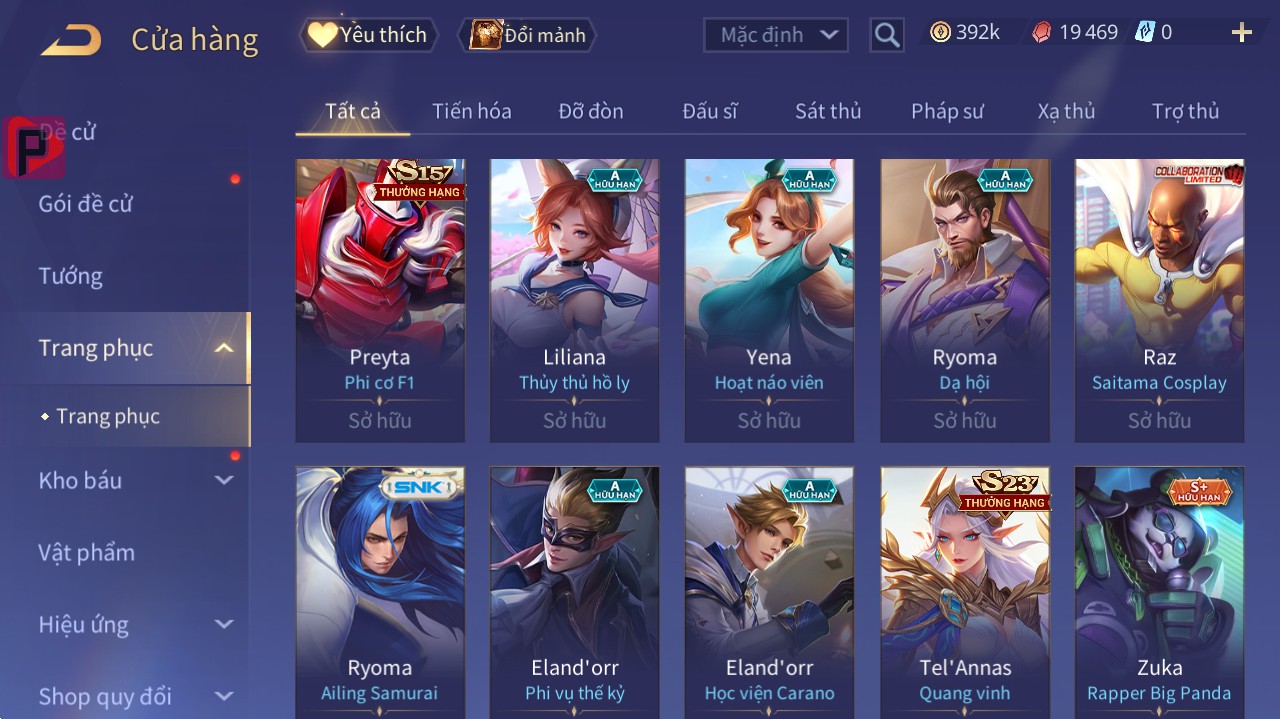This screenshot has width=1280, height=719.
Task: Click the magnifying glass search icon
Action: (886, 36)
